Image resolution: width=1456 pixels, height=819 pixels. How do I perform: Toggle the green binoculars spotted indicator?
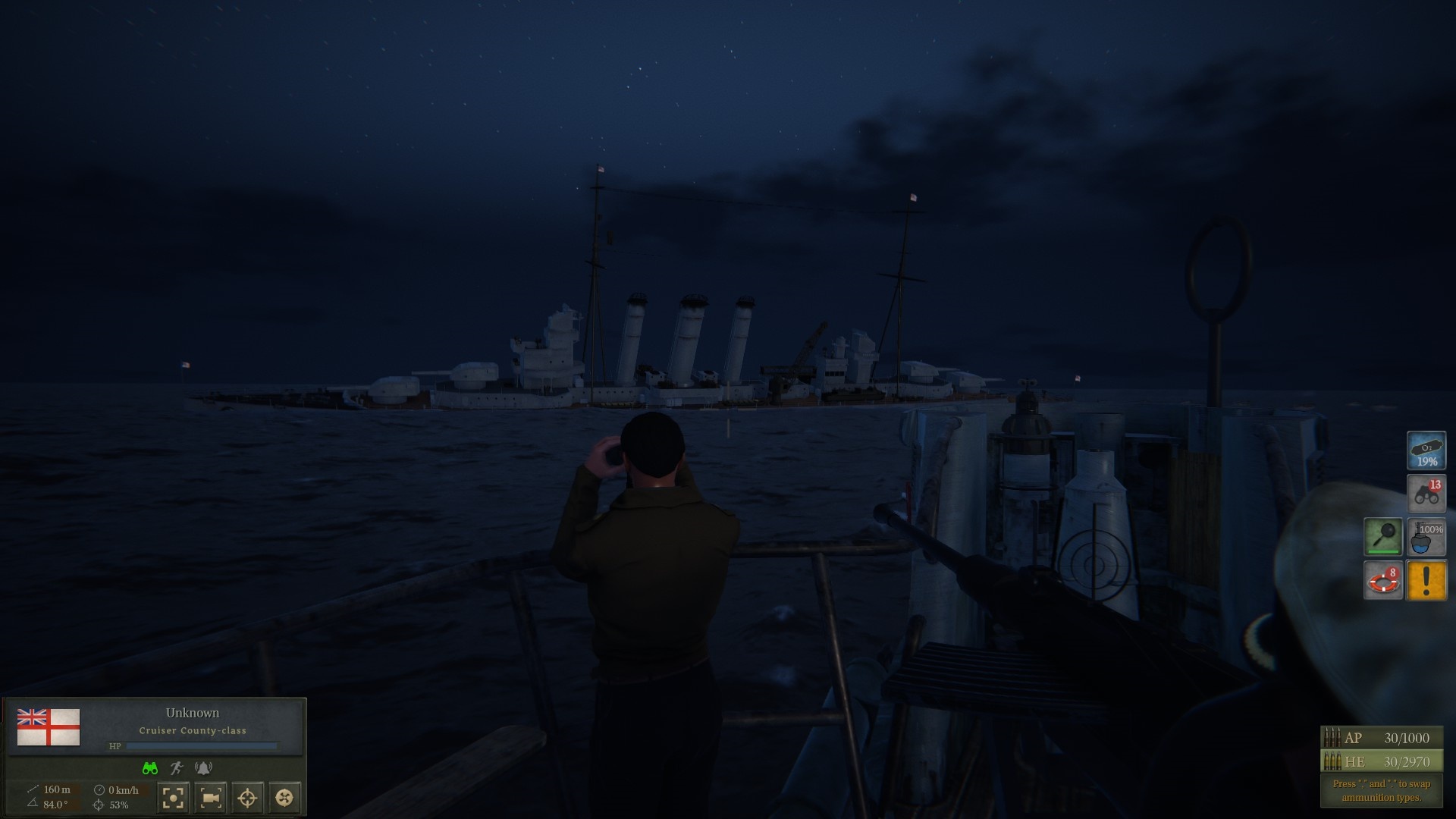[x=149, y=766]
